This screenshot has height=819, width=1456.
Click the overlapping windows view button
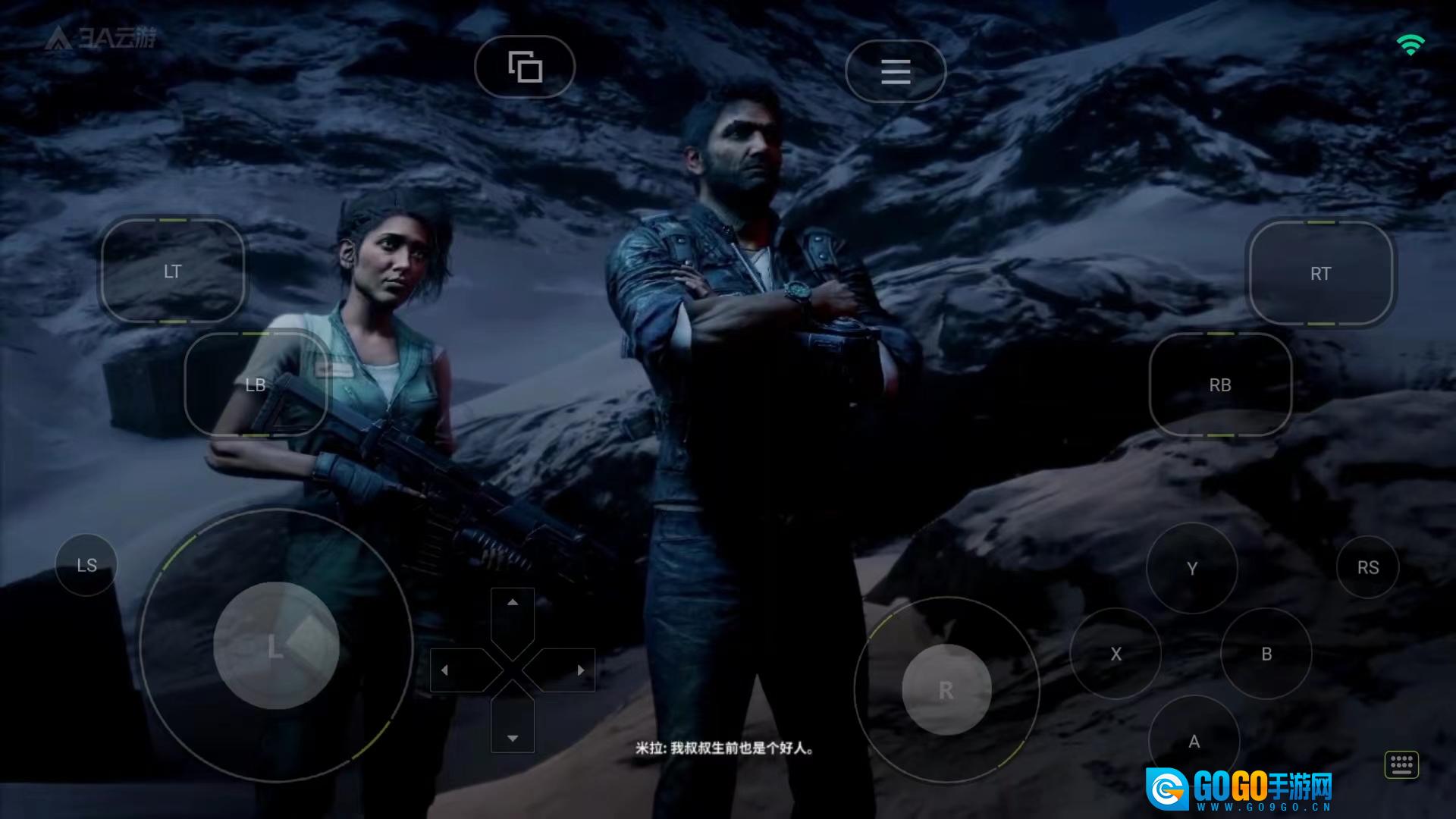click(525, 67)
